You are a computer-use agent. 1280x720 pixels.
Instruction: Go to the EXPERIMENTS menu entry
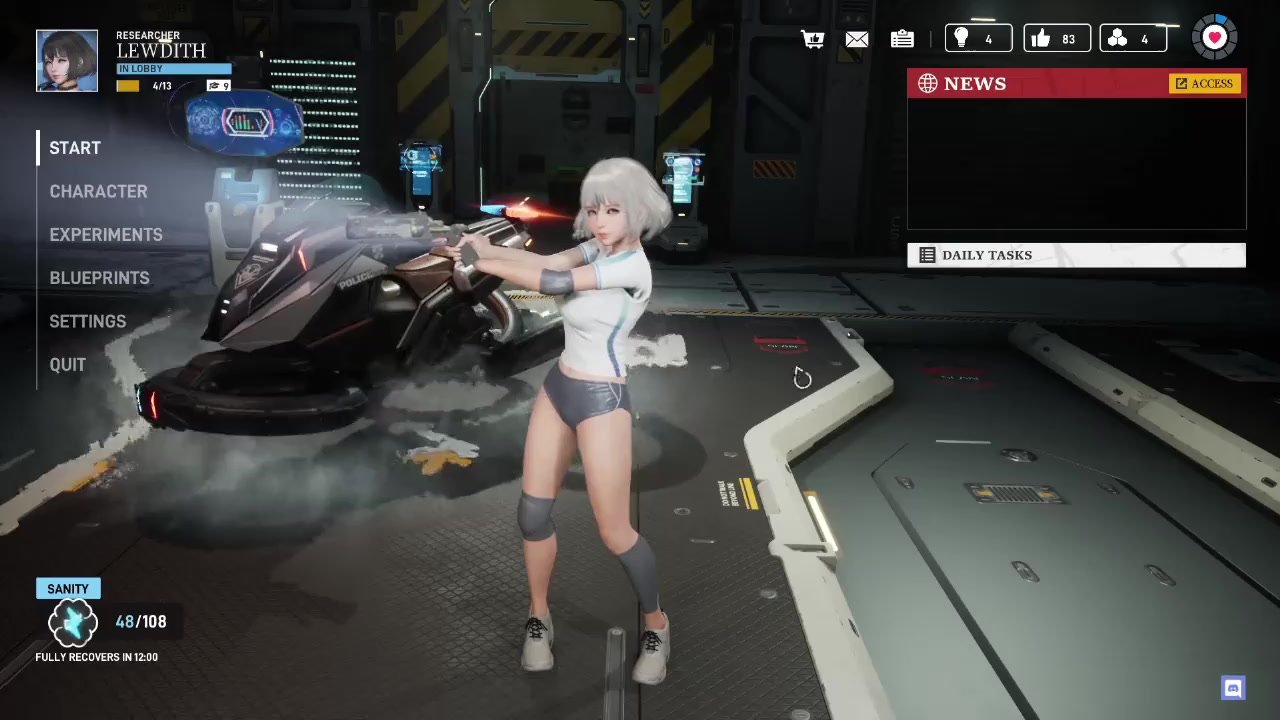click(105, 235)
